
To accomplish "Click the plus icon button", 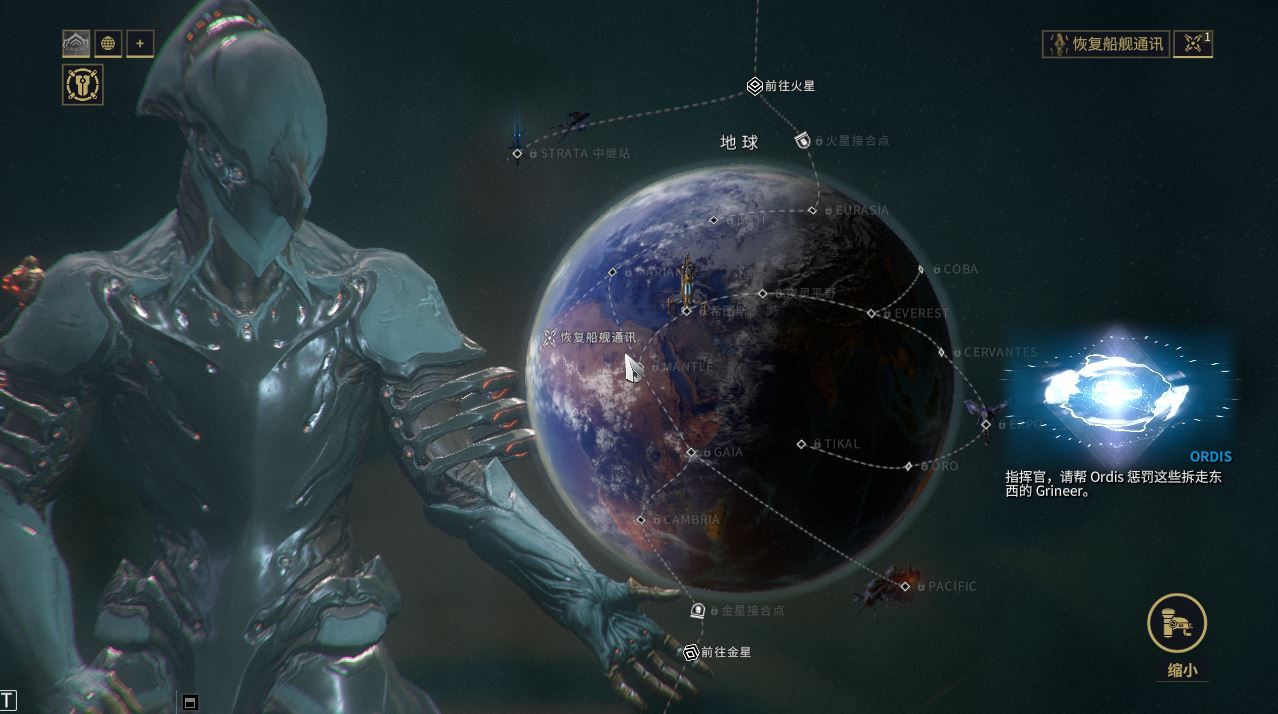I will pos(140,43).
